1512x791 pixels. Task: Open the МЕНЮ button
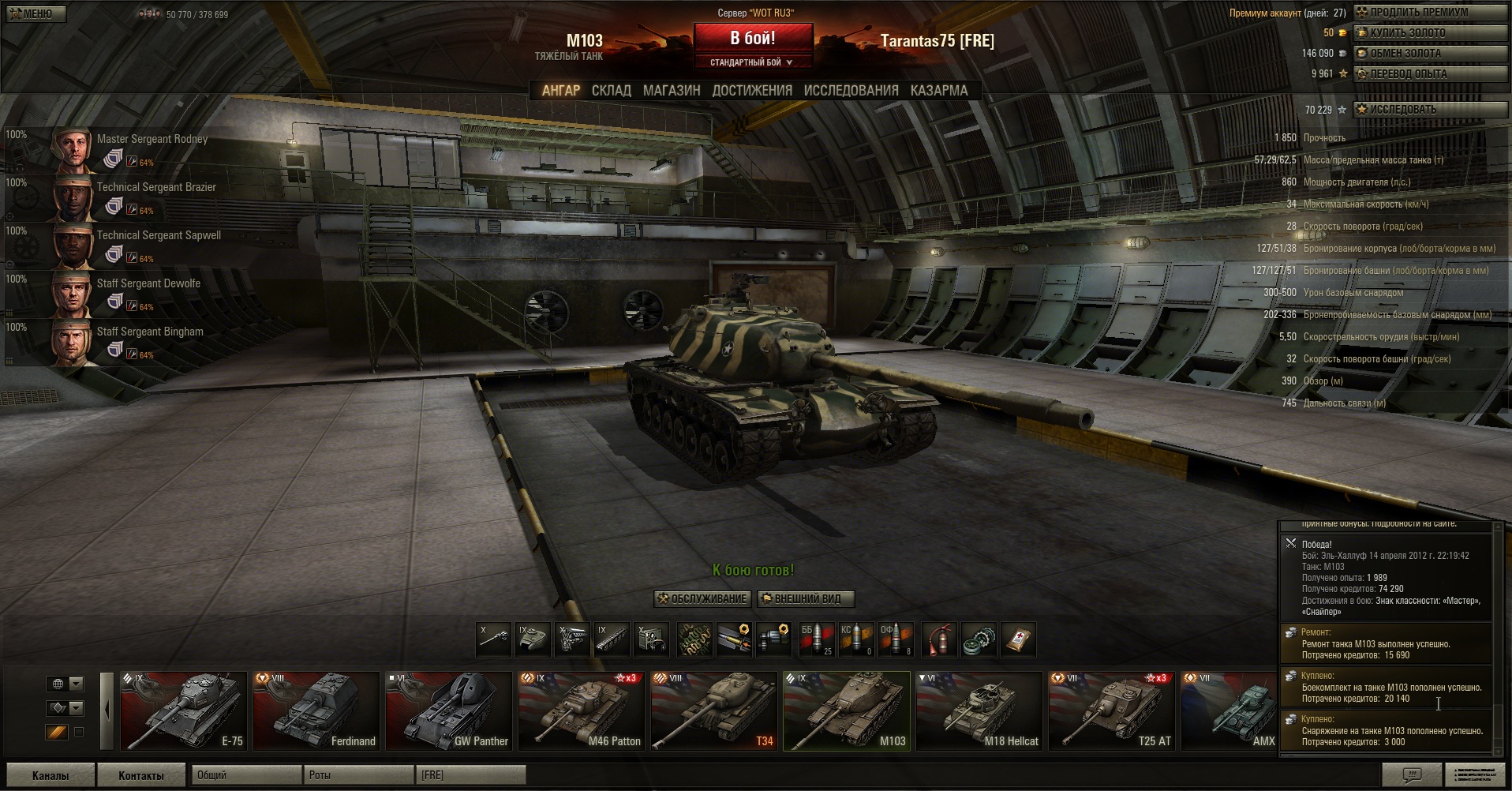pos(35,13)
